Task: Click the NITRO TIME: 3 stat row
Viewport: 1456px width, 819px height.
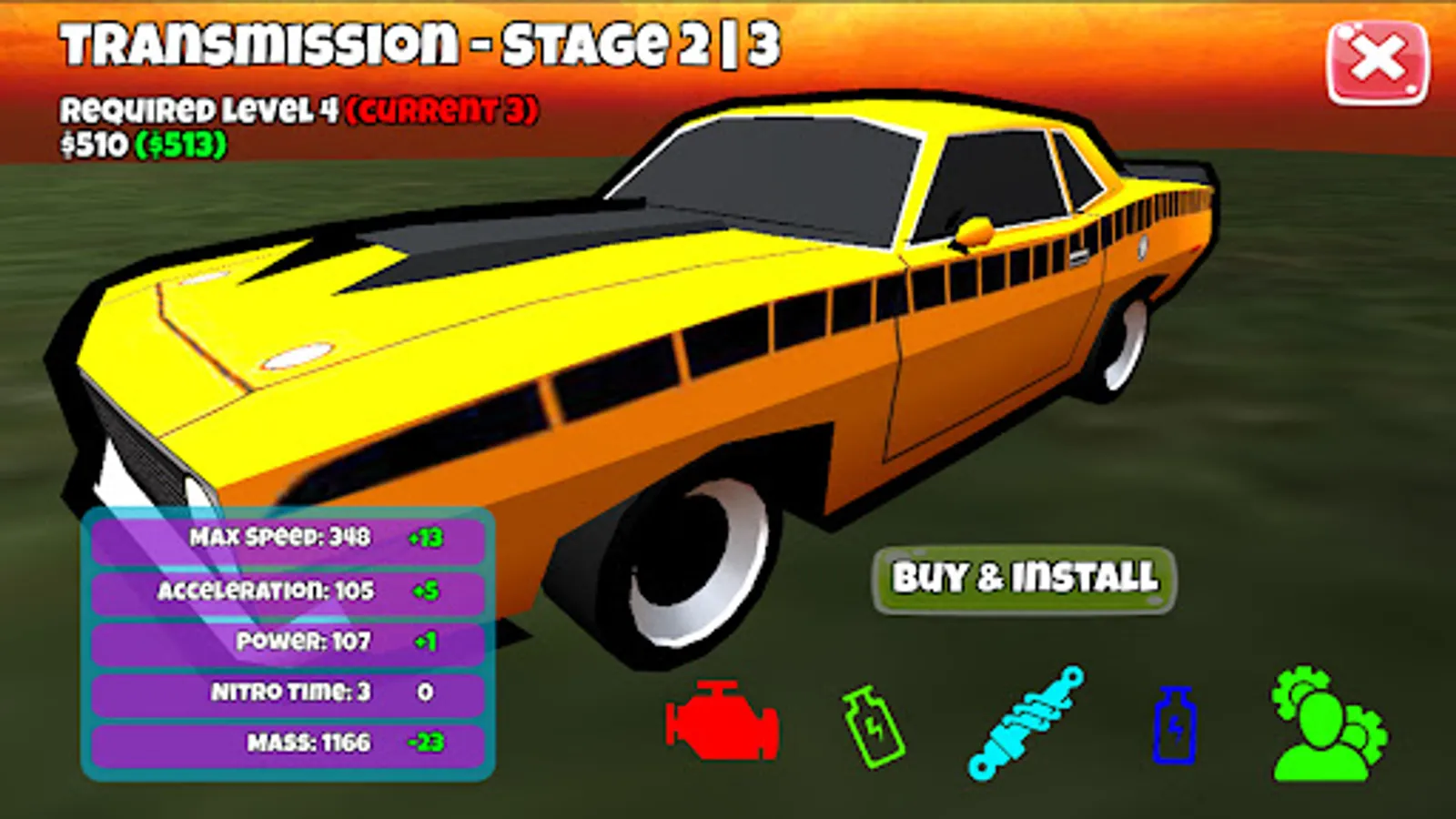Action: [x=287, y=692]
